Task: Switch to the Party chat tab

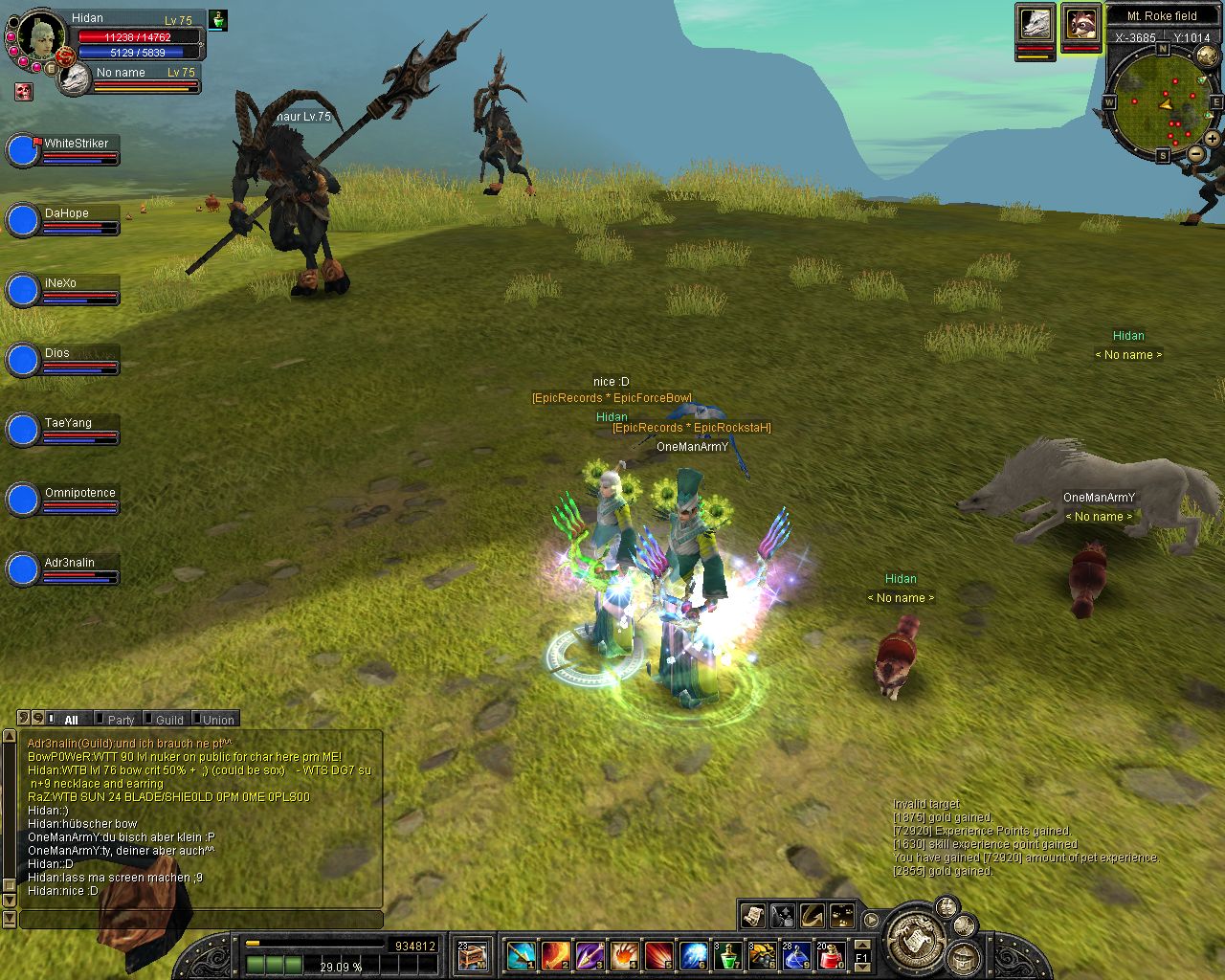Action: 121,720
